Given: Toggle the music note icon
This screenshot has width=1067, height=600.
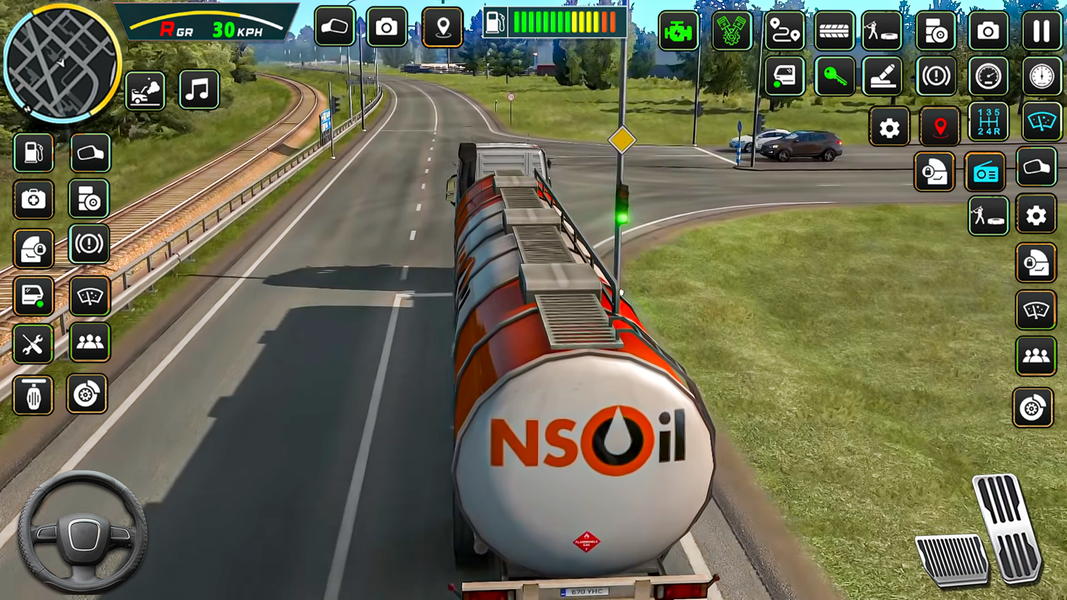Looking at the screenshot, I should click(x=199, y=90).
